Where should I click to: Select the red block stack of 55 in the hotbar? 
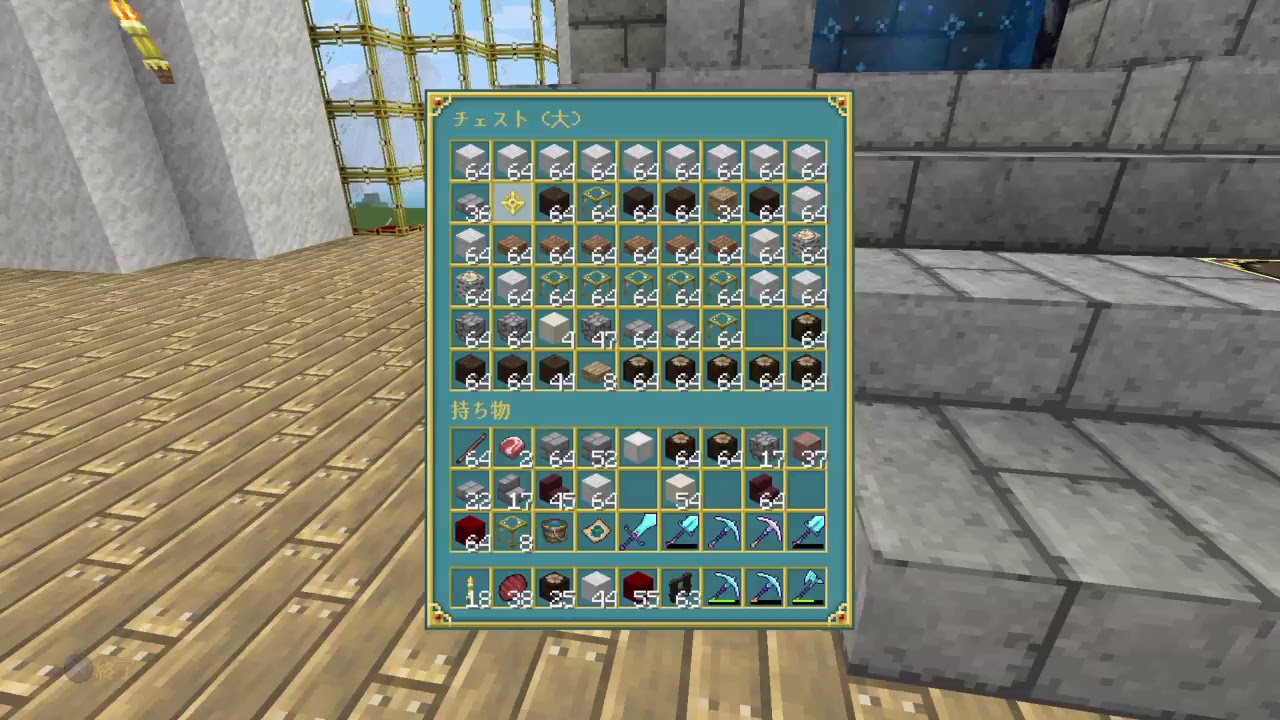point(638,587)
